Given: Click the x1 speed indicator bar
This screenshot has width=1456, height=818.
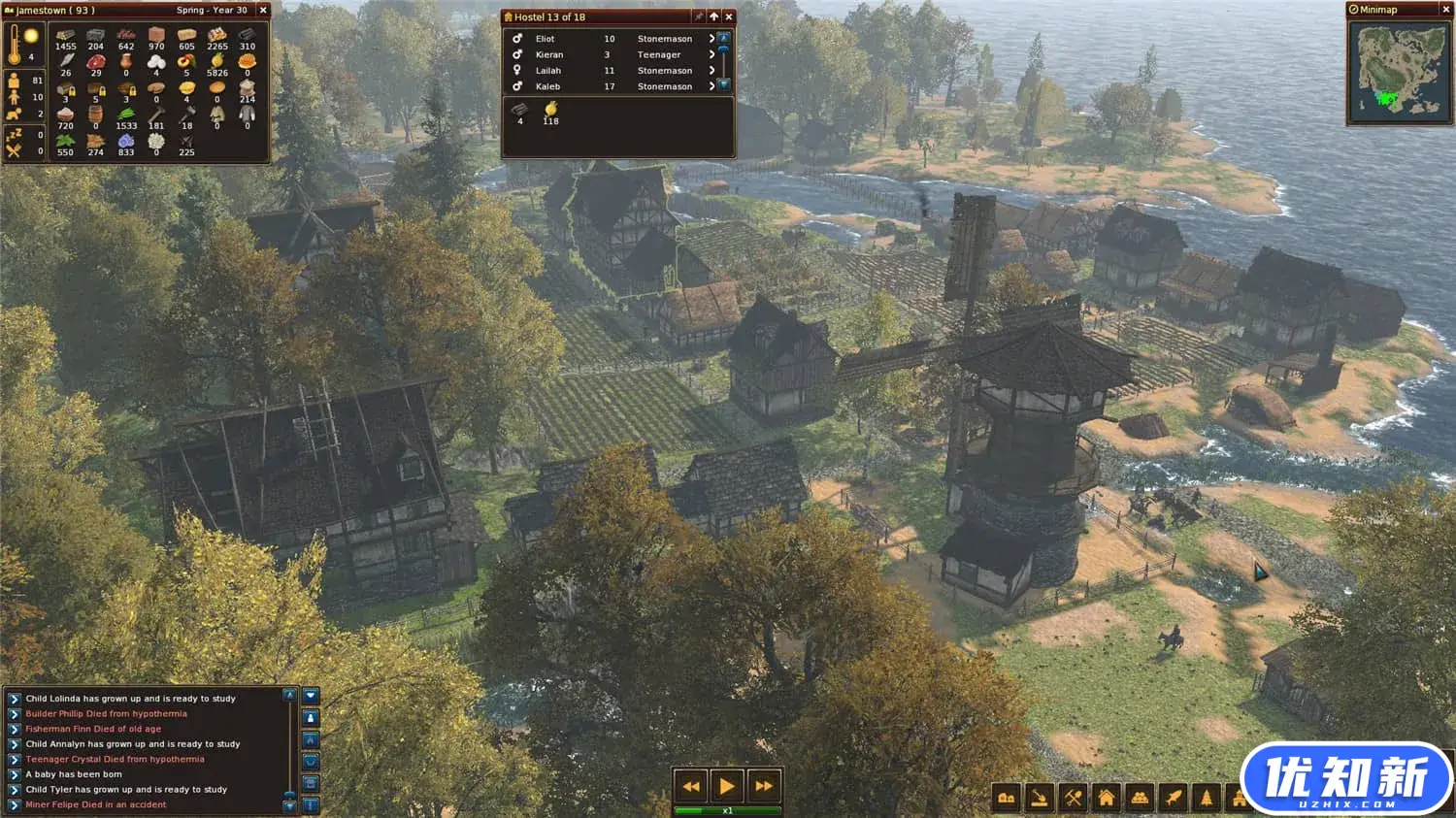Looking at the screenshot, I should [726, 811].
